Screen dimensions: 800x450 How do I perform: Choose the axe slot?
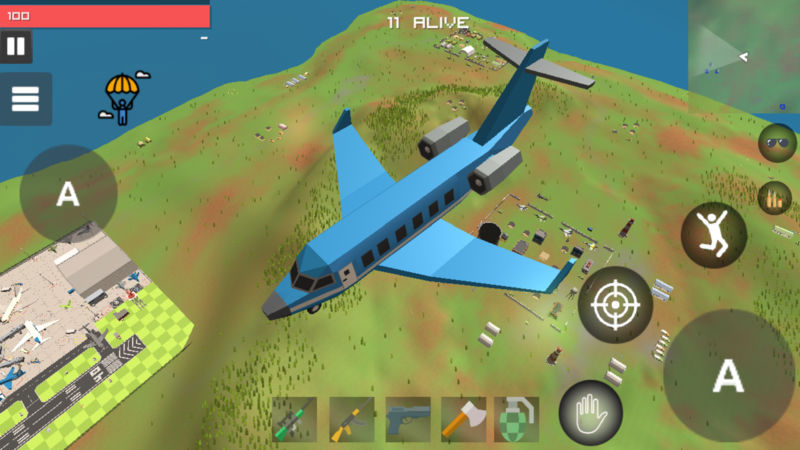pyautogui.click(x=463, y=419)
